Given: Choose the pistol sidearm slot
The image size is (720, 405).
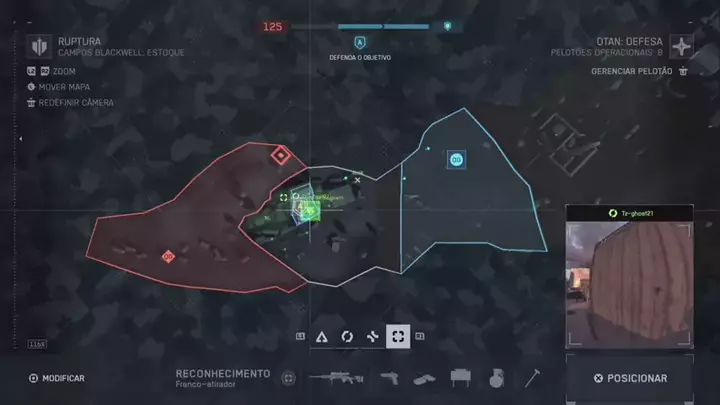Looking at the screenshot, I should (389, 378).
